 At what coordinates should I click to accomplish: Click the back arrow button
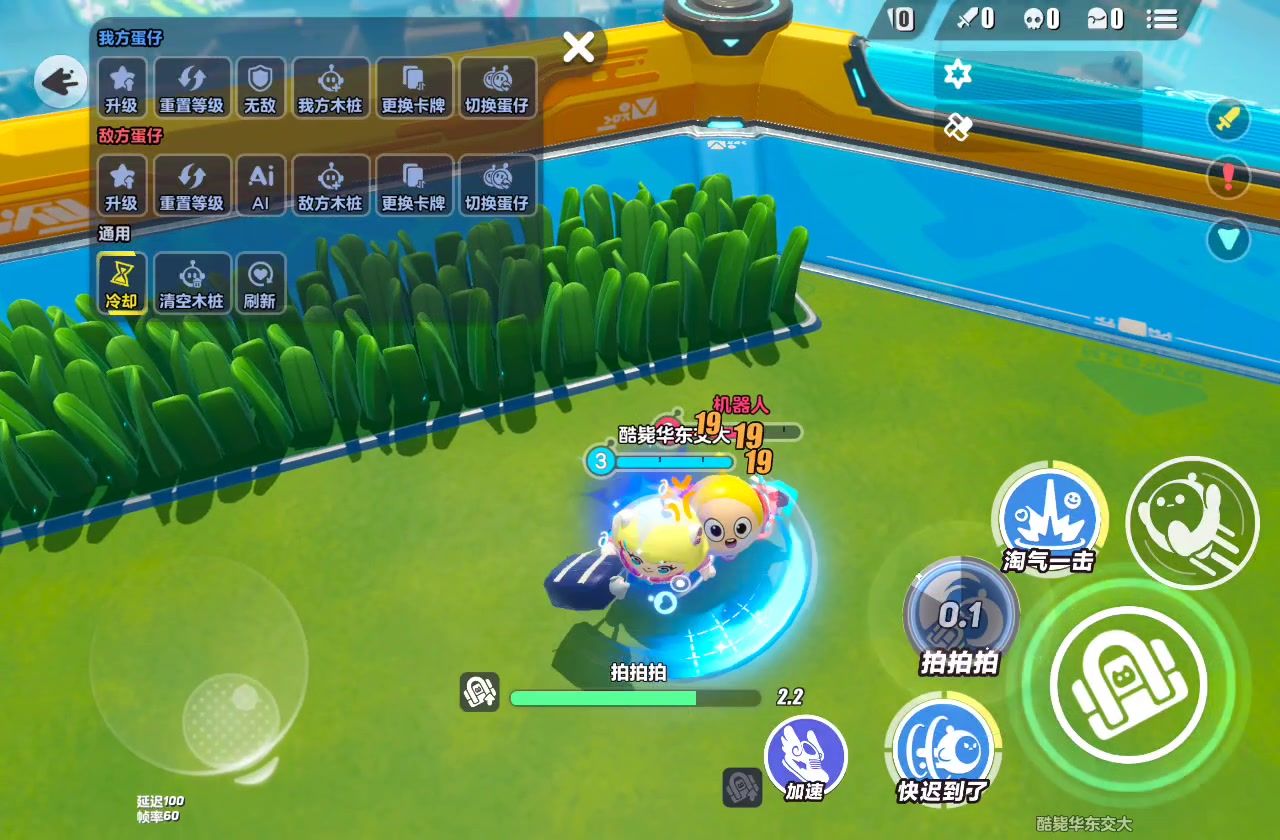(x=60, y=81)
